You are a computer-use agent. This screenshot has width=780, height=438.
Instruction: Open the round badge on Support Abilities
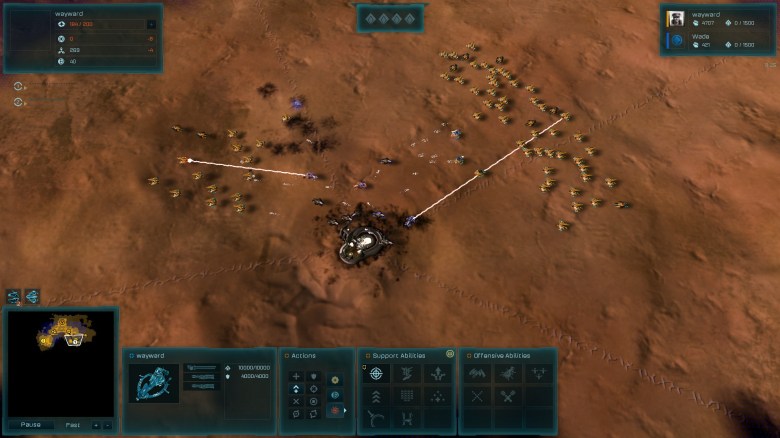pos(450,354)
